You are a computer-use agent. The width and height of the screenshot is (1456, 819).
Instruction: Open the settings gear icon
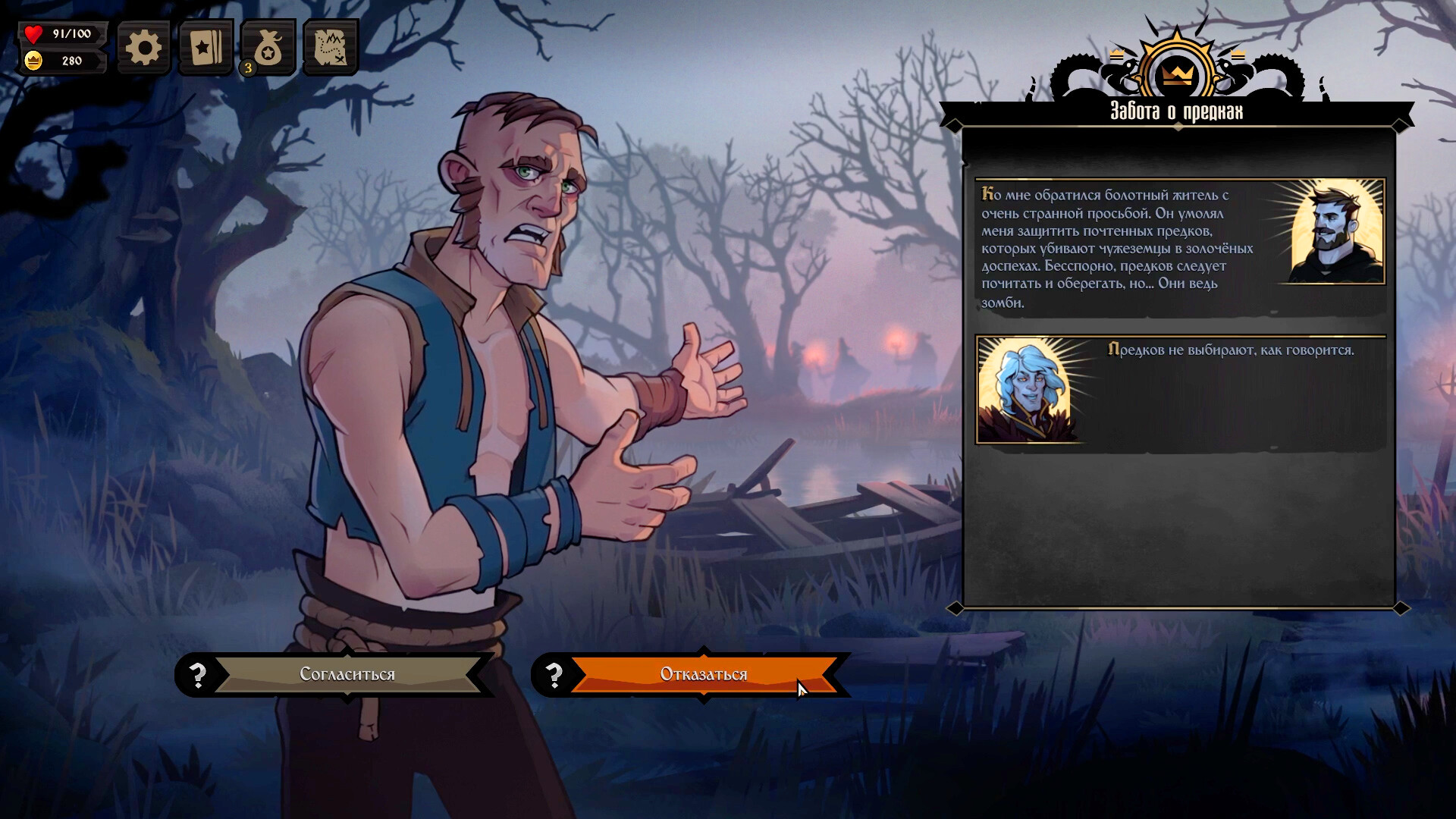pos(143,47)
